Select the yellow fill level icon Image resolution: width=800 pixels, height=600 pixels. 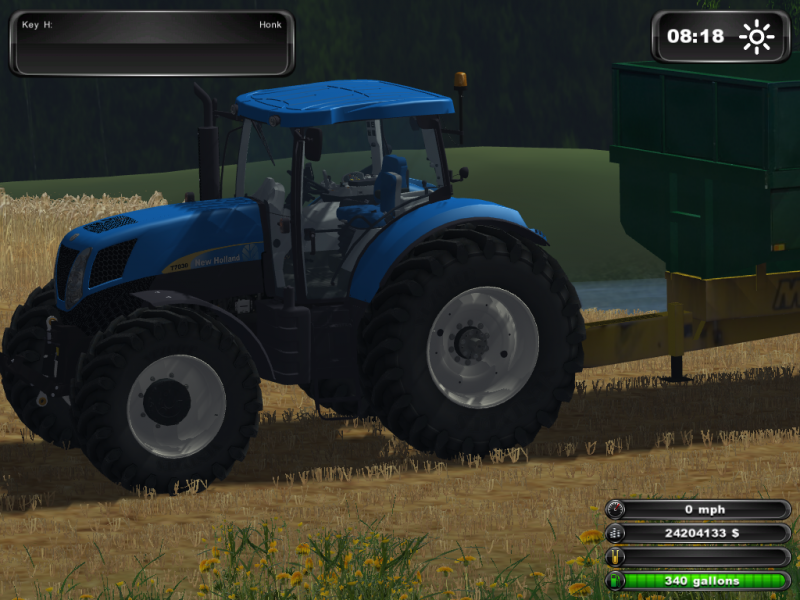(614, 557)
